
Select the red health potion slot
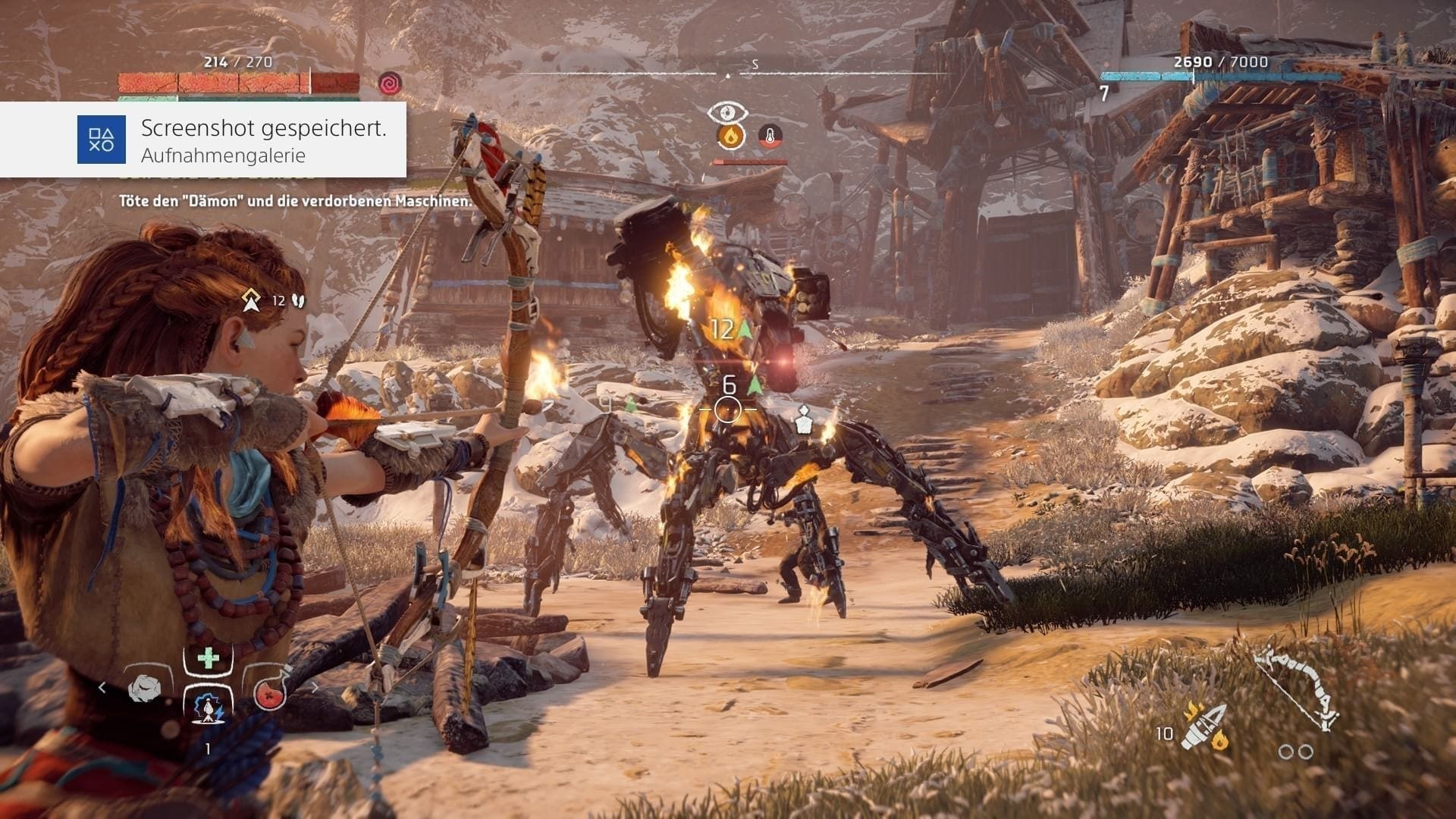click(268, 690)
